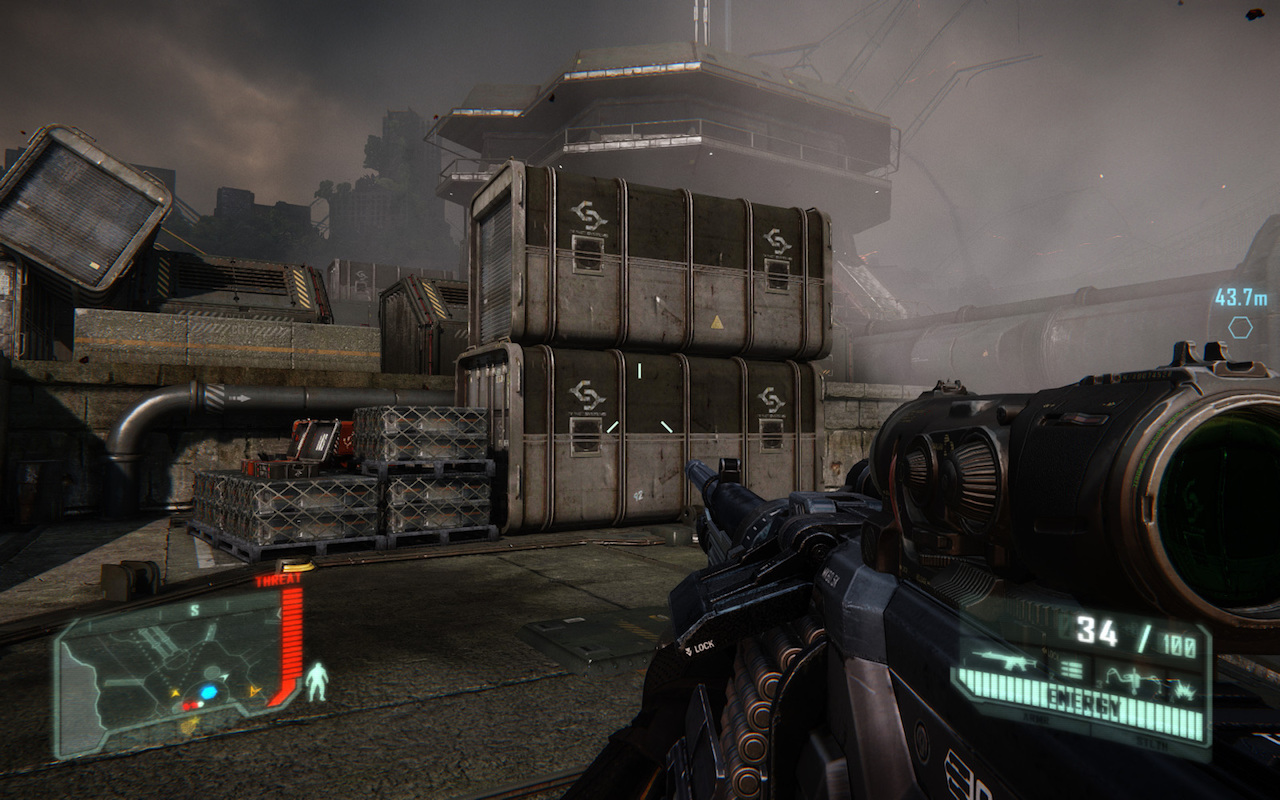Select the assault rifle weapon icon
The image size is (1280, 800).
1003,660
